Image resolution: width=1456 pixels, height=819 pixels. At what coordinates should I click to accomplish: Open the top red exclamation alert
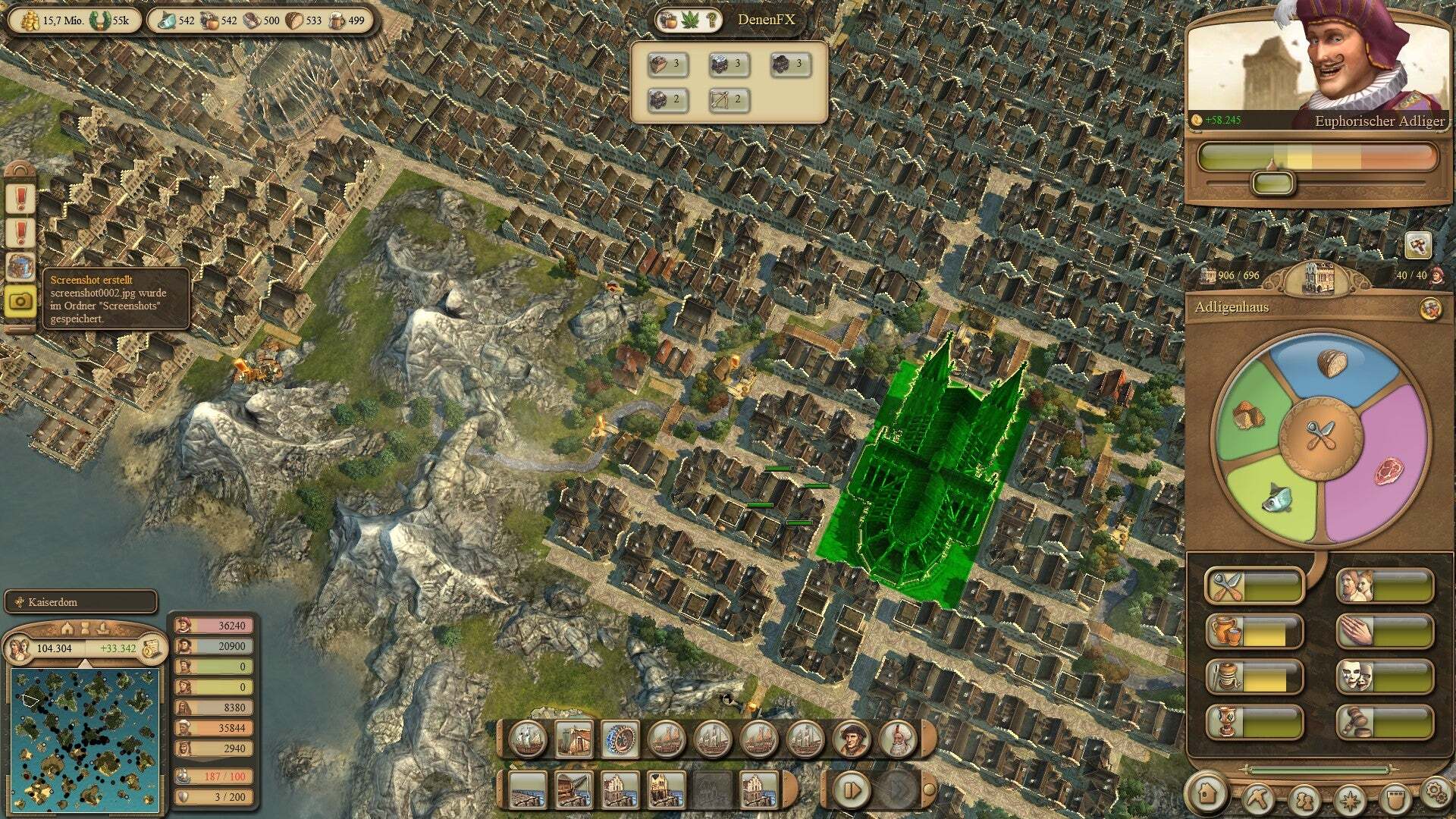pos(20,199)
